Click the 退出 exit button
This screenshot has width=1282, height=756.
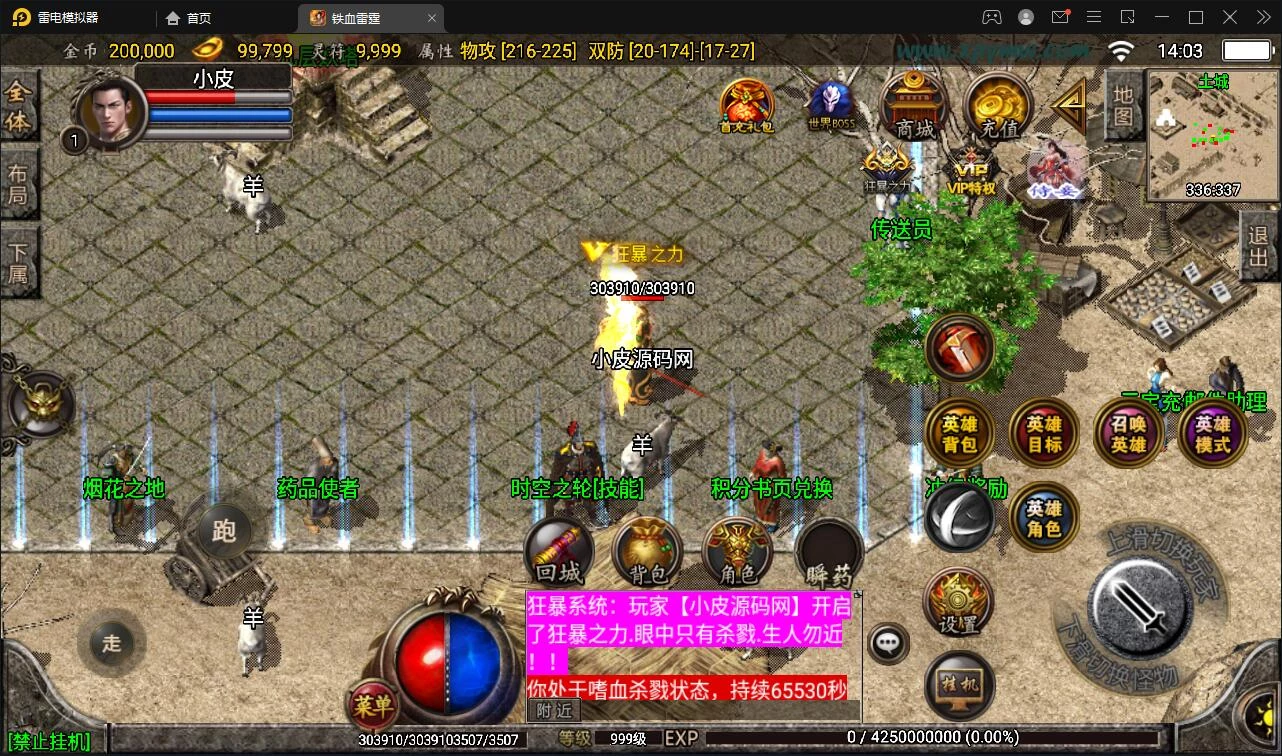1259,246
